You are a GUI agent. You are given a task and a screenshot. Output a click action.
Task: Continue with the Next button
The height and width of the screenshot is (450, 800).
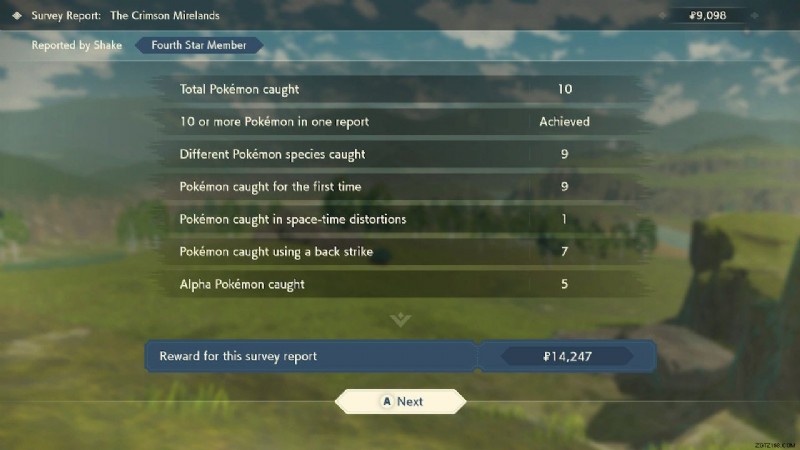coord(400,401)
